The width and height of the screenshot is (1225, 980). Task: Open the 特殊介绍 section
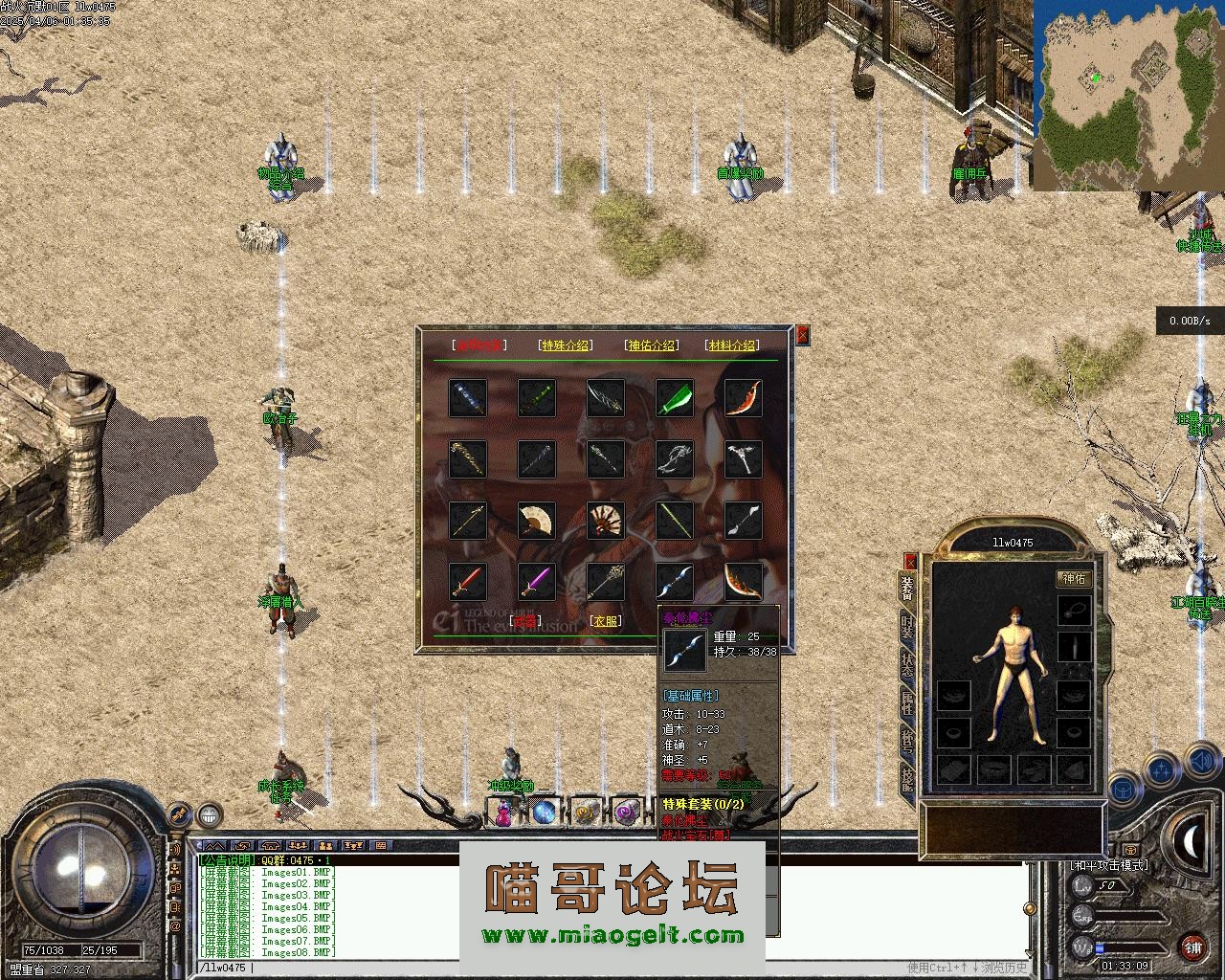tap(566, 345)
